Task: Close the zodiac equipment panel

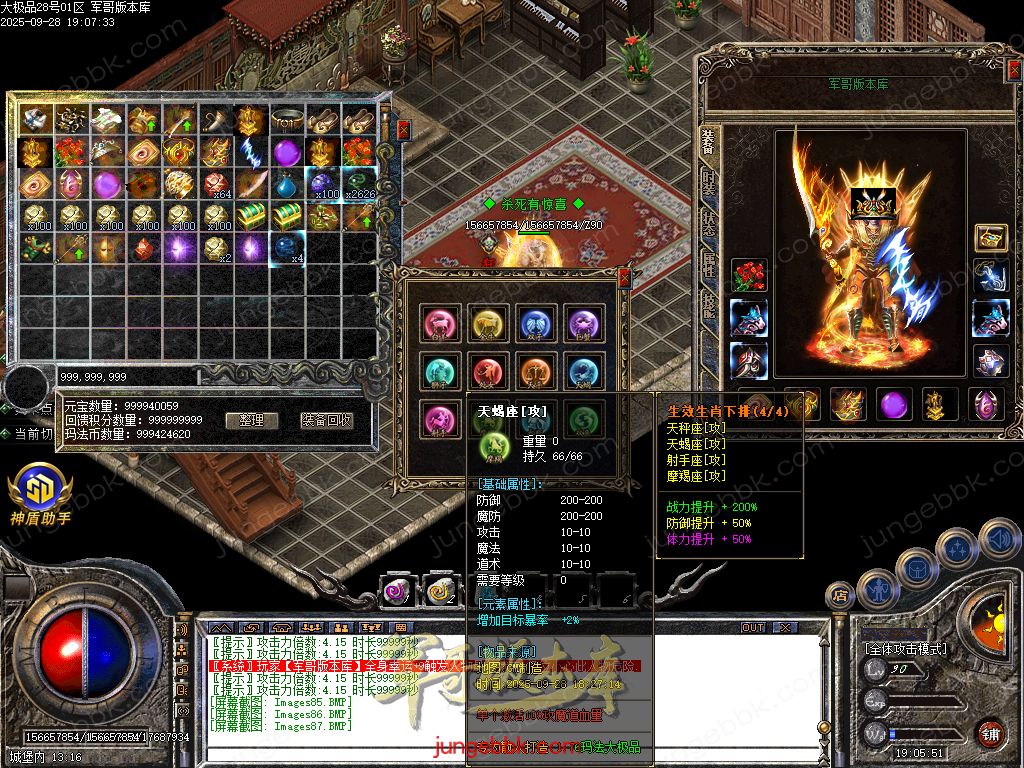Action: [625, 277]
